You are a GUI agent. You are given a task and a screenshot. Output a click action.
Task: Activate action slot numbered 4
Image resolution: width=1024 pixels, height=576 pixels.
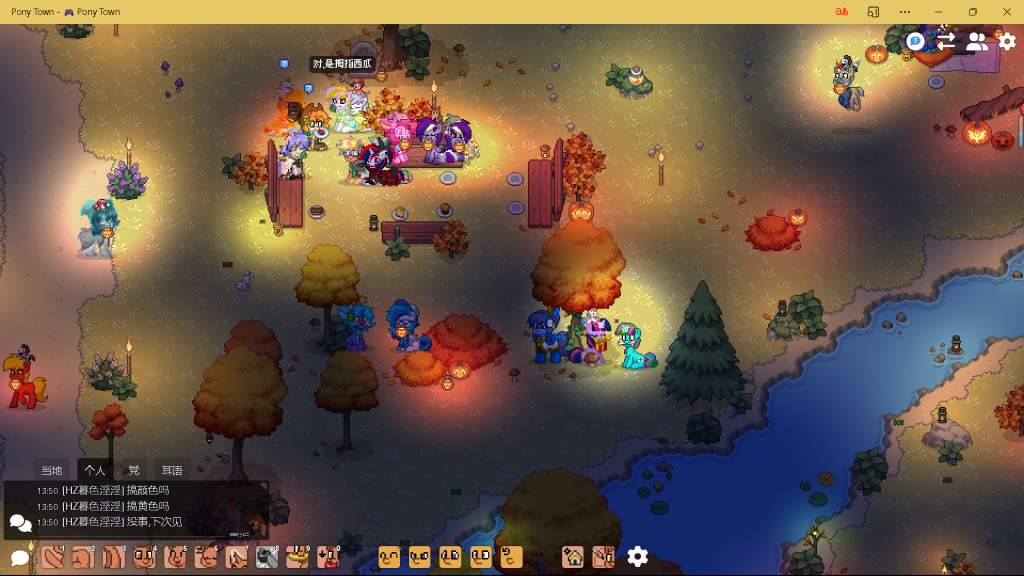pyautogui.click(x=145, y=557)
